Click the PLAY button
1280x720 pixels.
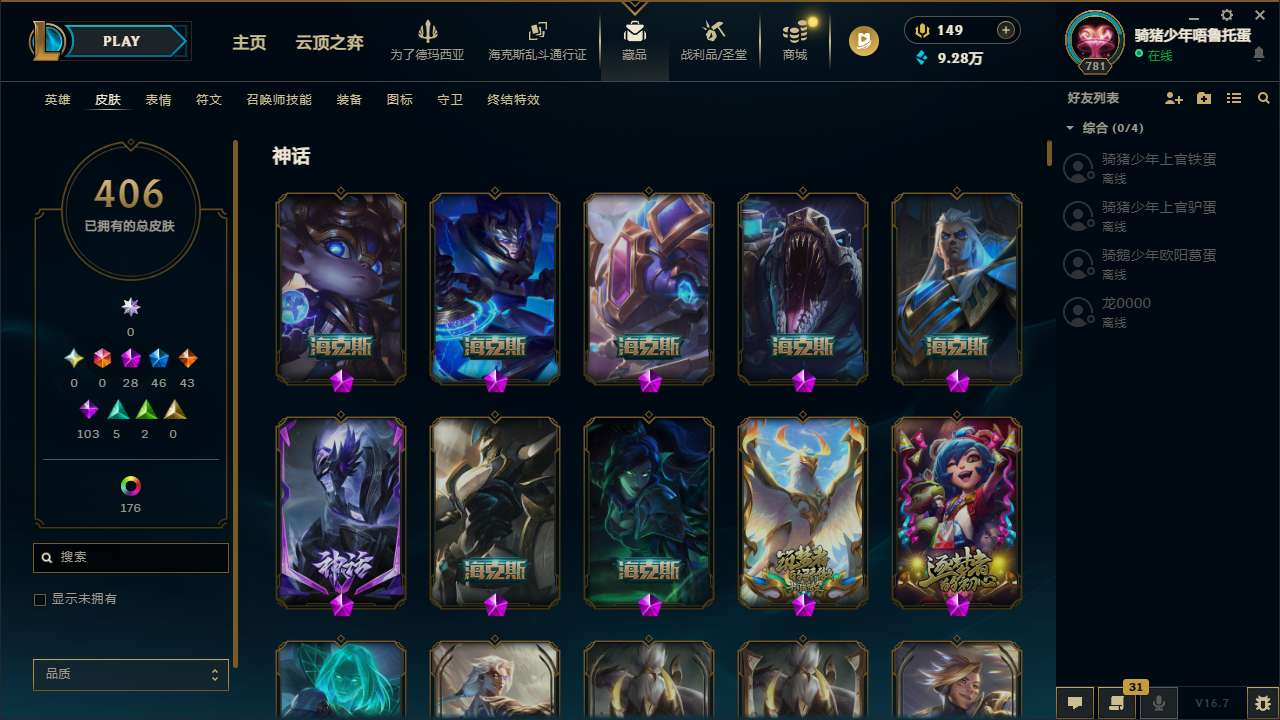pyautogui.click(x=121, y=41)
